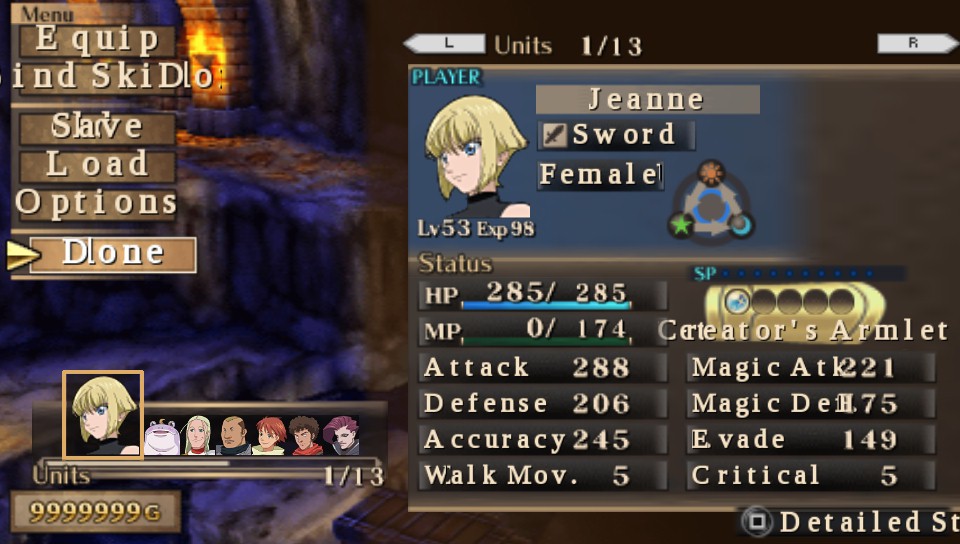Choose the Save menu entry
This screenshot has height=544, width=960.
point(97,127)
